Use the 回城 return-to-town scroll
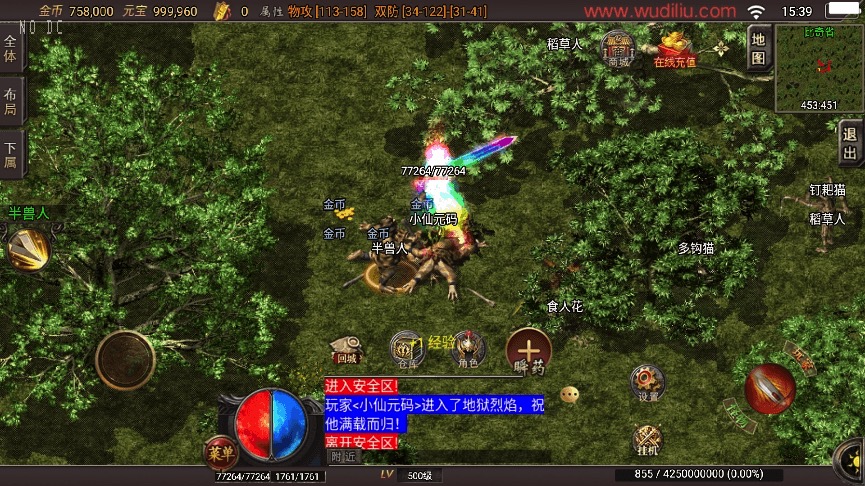The height and width of the screenshot is (486, 865). [x=347, y=348]
